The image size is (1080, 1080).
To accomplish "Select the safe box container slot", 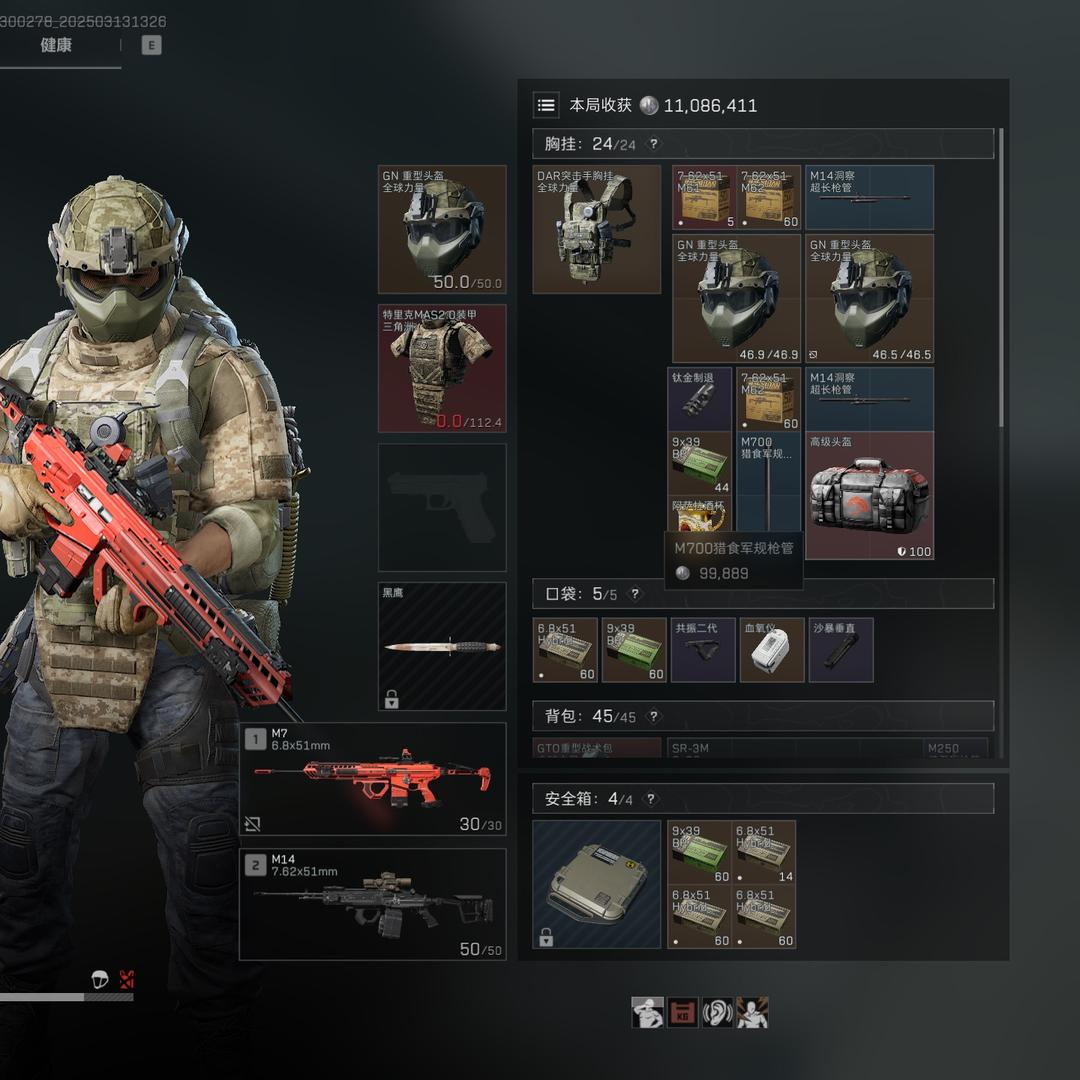I will click(x=597, y=884).
